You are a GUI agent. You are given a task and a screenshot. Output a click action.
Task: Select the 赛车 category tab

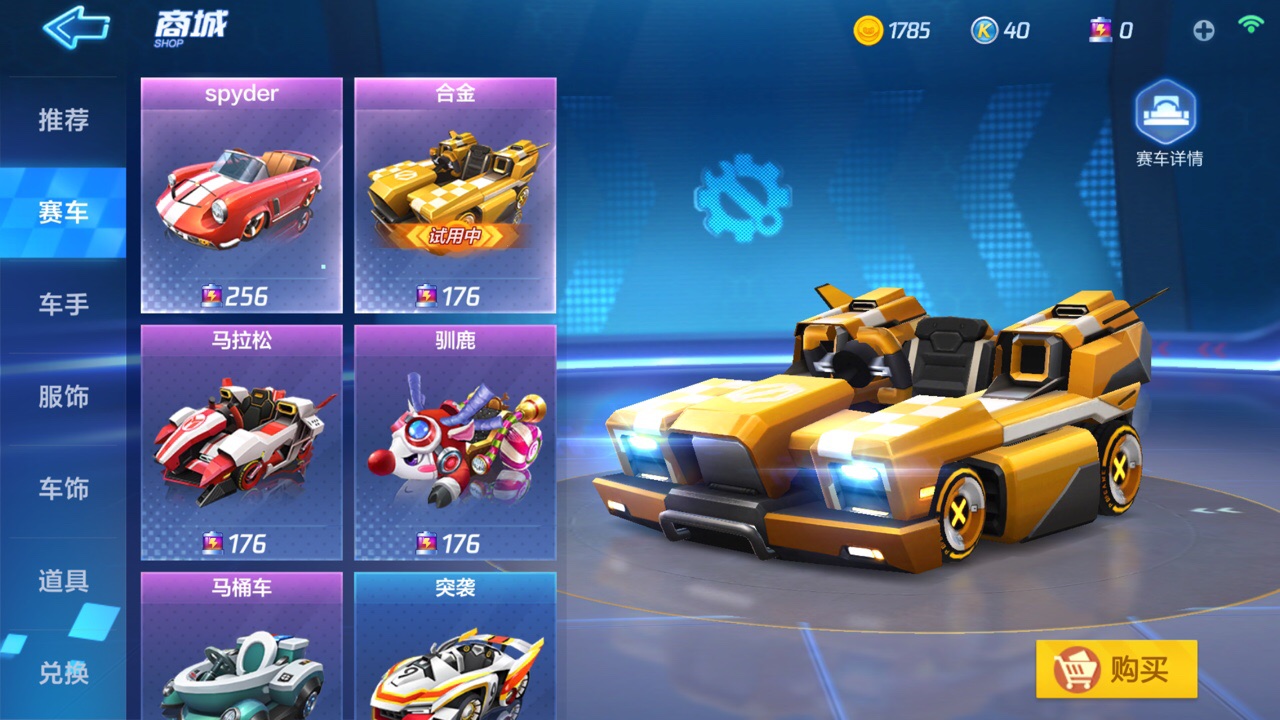[63, 212]
